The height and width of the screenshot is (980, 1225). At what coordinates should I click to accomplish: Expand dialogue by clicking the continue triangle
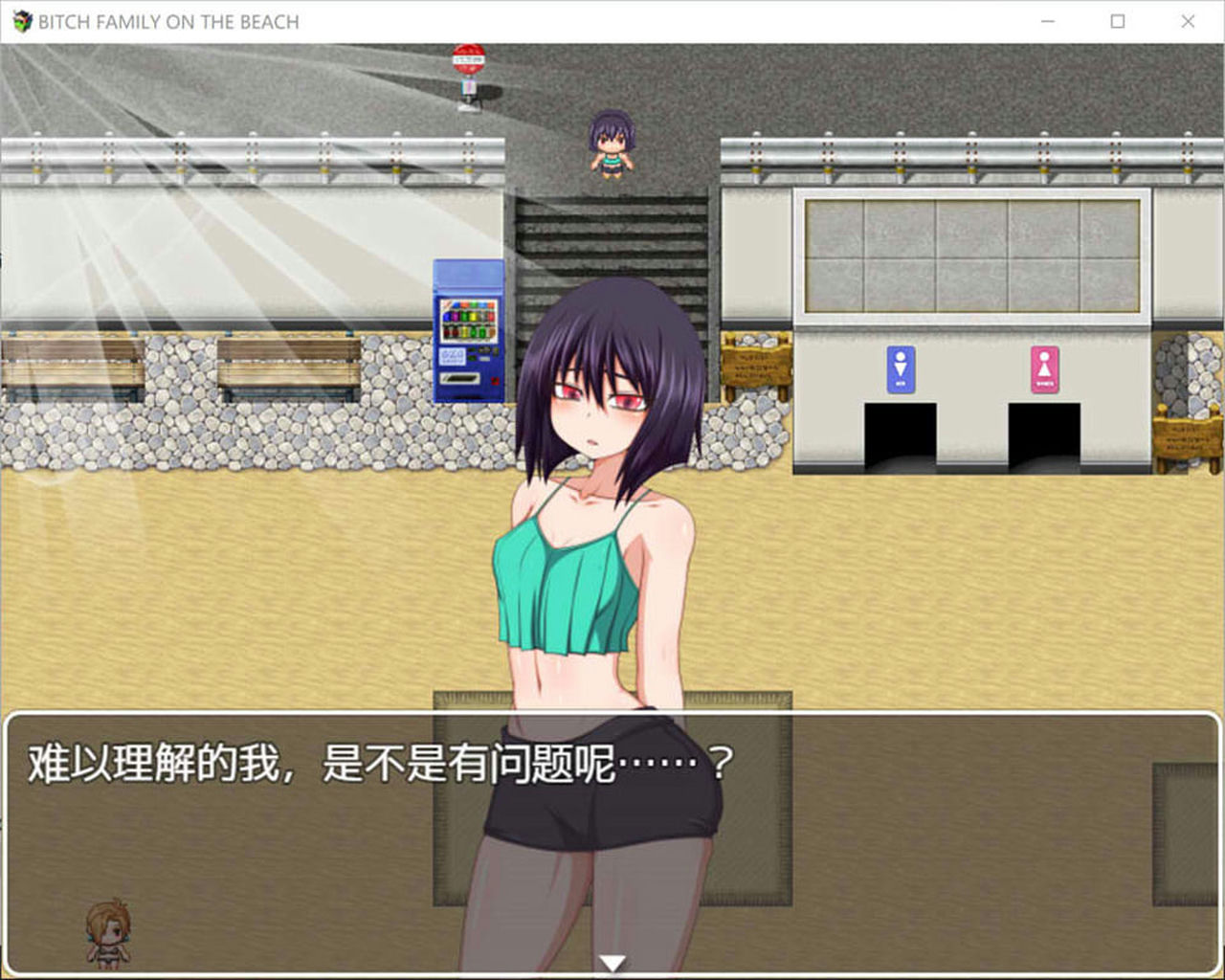tap(612, 960)
